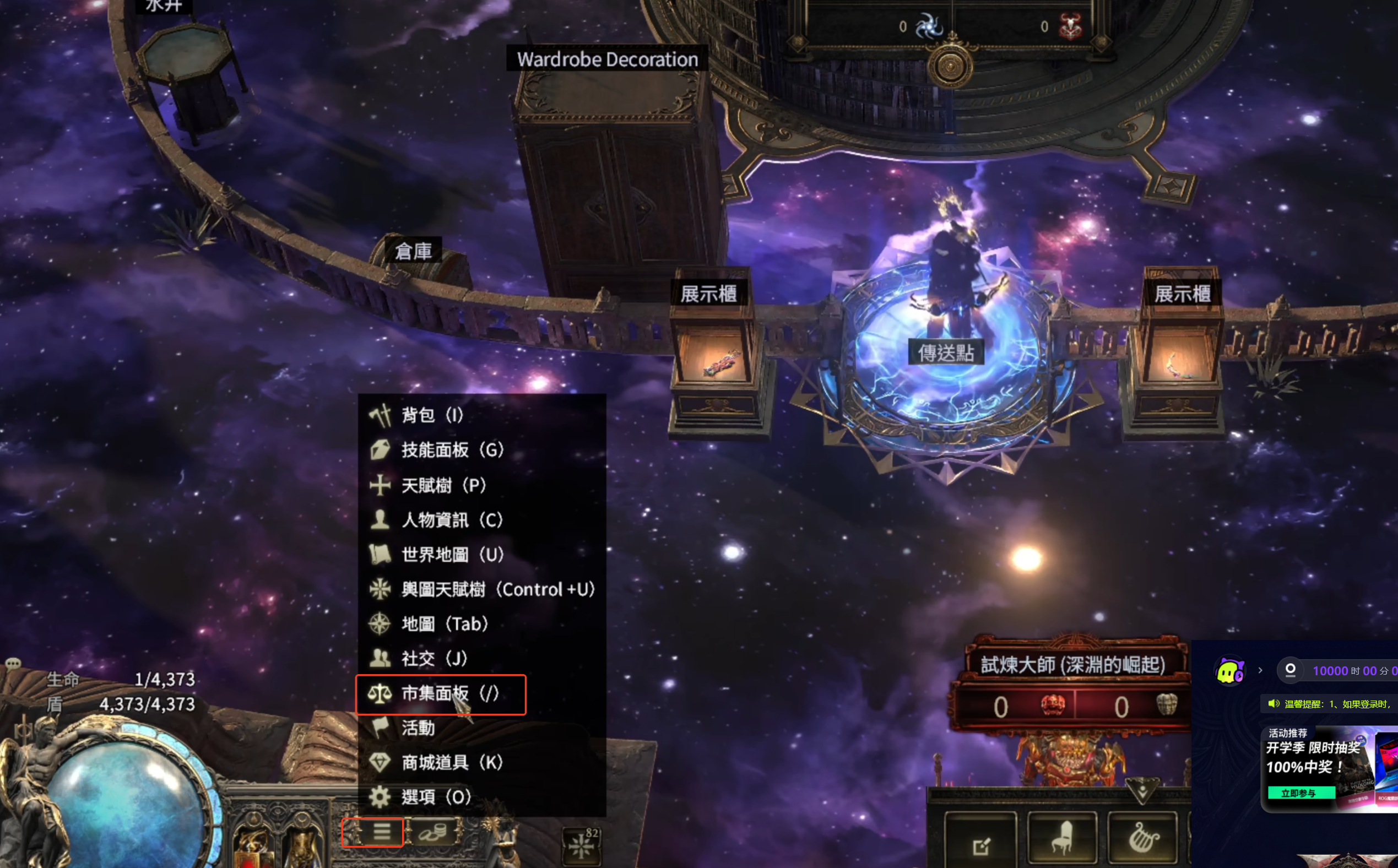The image size is (1398, 868).
Task: Open the 活動 events entry
Action: click(x=418, y=728)
